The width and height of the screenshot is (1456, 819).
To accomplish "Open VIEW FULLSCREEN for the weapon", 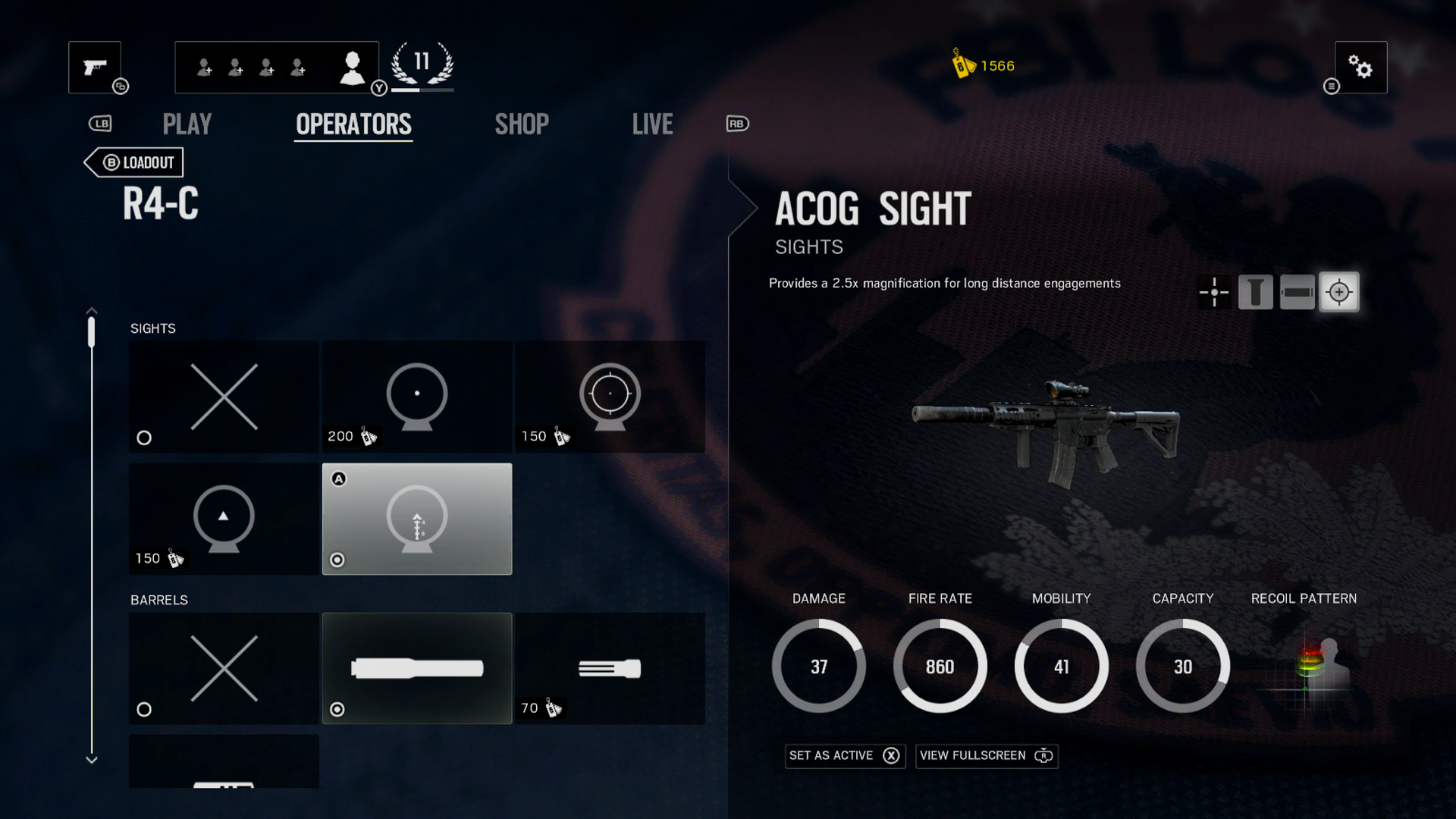I will click(986, 755).
